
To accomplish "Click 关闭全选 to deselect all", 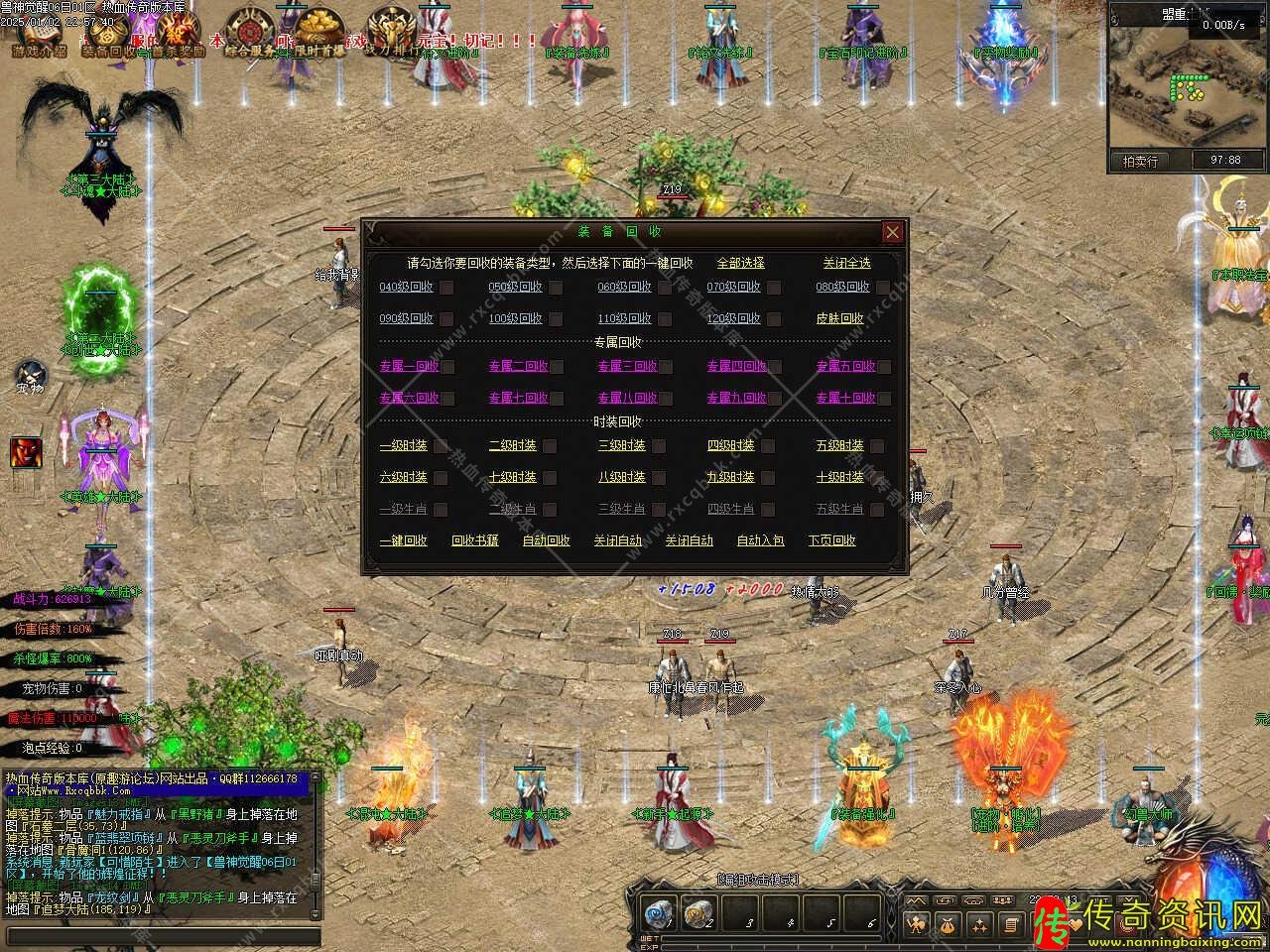I will pos(846,263).
